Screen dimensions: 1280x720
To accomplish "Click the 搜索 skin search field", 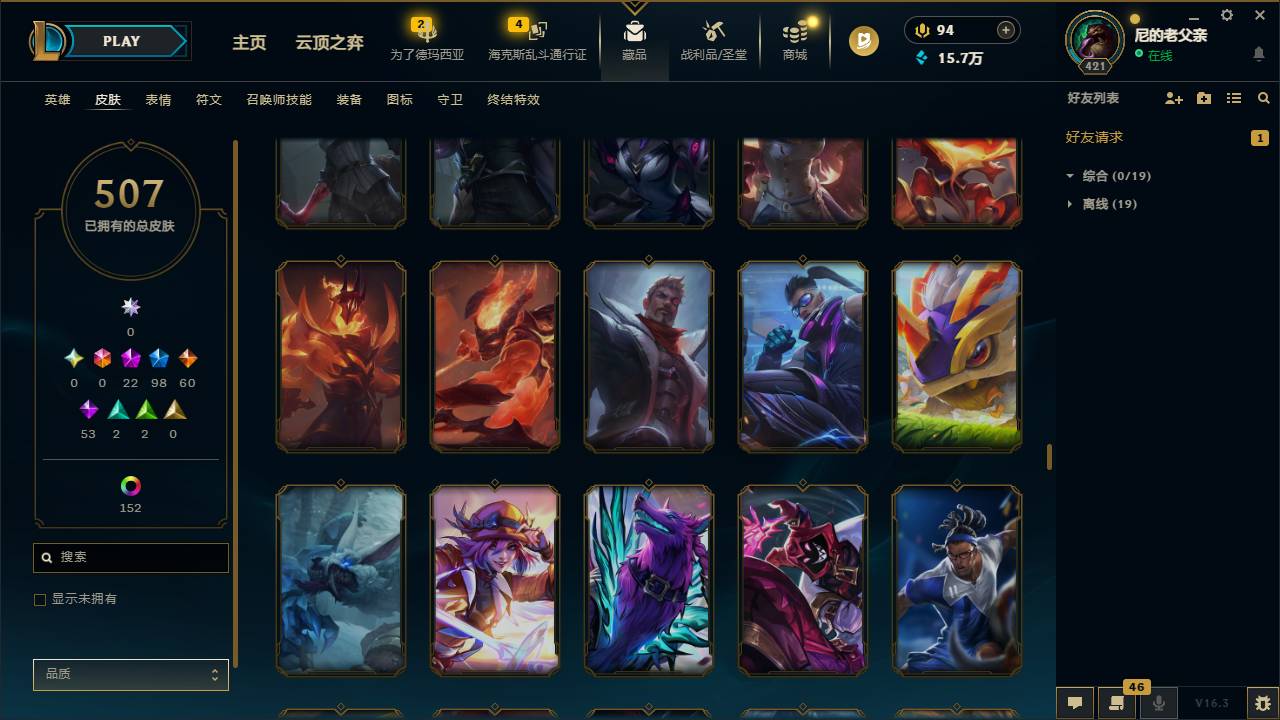I will coord(130,557).
